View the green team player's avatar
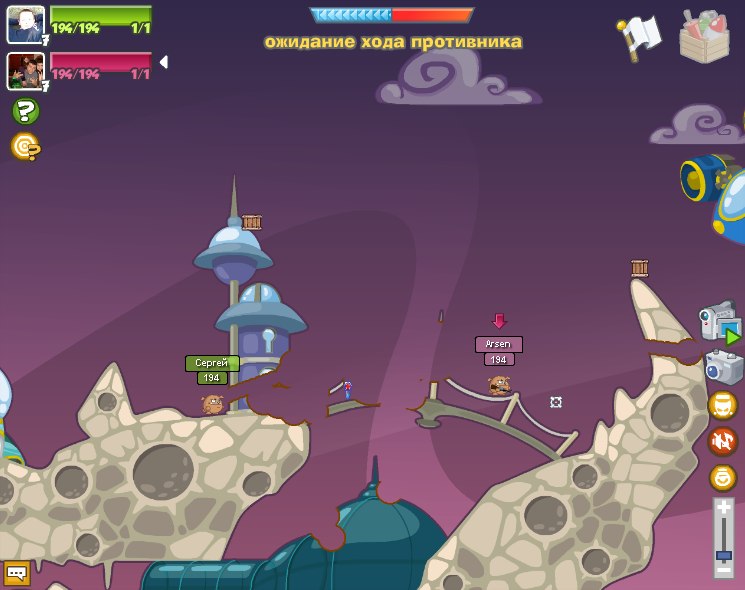The image size is (745, 590). [25, 24]
